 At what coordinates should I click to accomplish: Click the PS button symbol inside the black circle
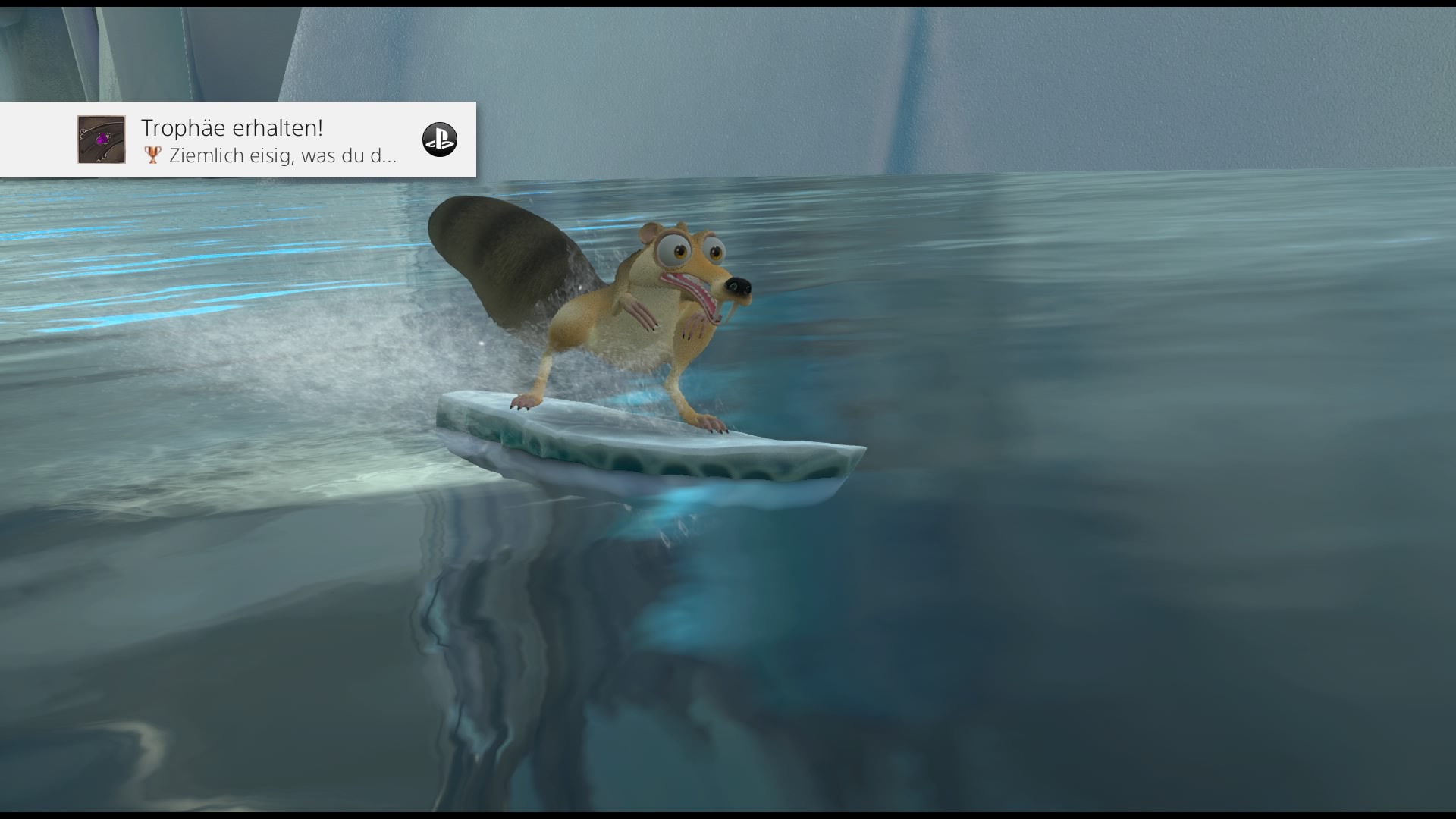coord(441,140)
